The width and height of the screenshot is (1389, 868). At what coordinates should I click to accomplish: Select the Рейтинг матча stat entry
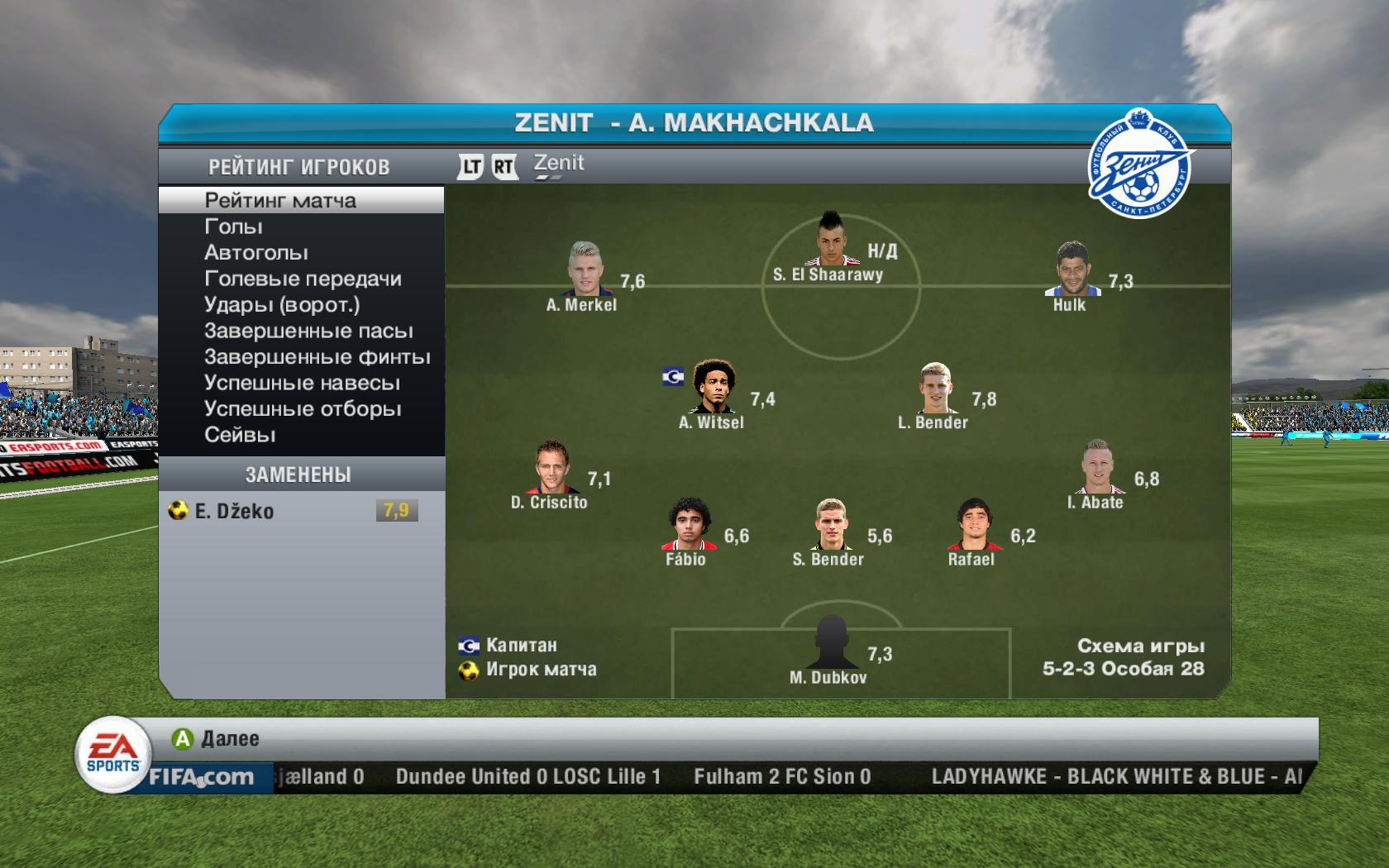tap(280, 201)
